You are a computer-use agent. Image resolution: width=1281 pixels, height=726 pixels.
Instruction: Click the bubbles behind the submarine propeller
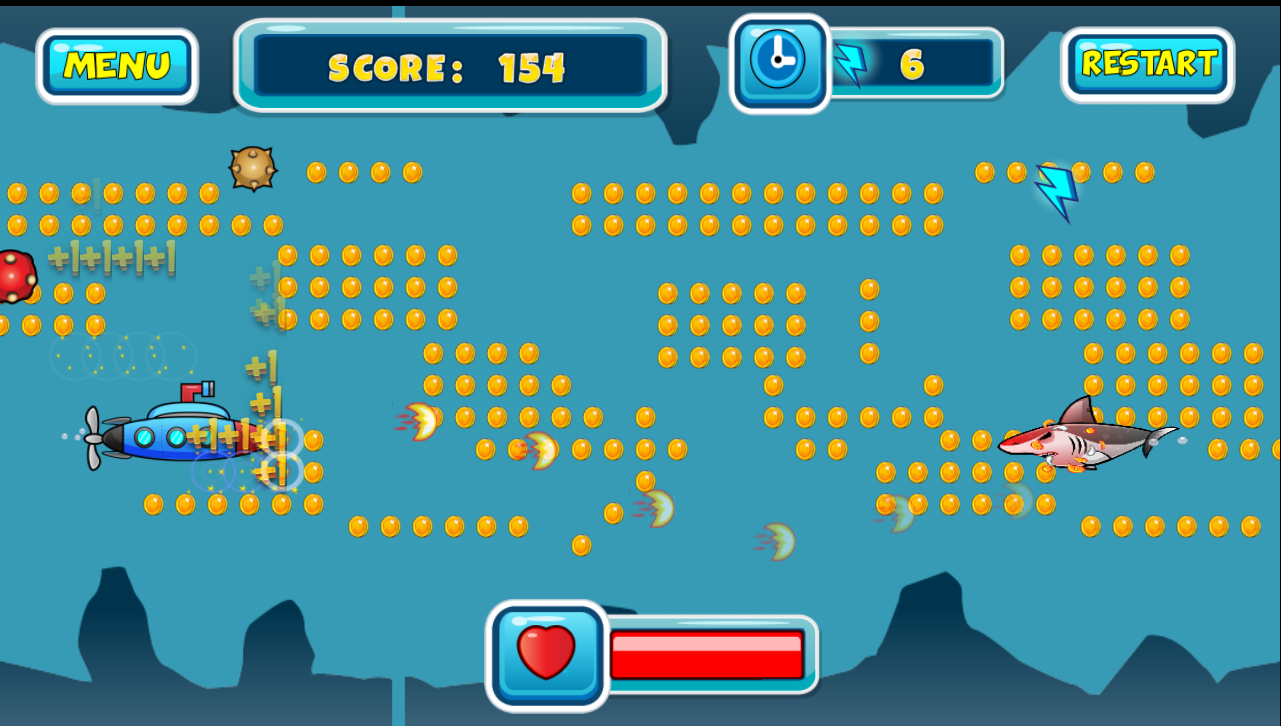point(70,435)
